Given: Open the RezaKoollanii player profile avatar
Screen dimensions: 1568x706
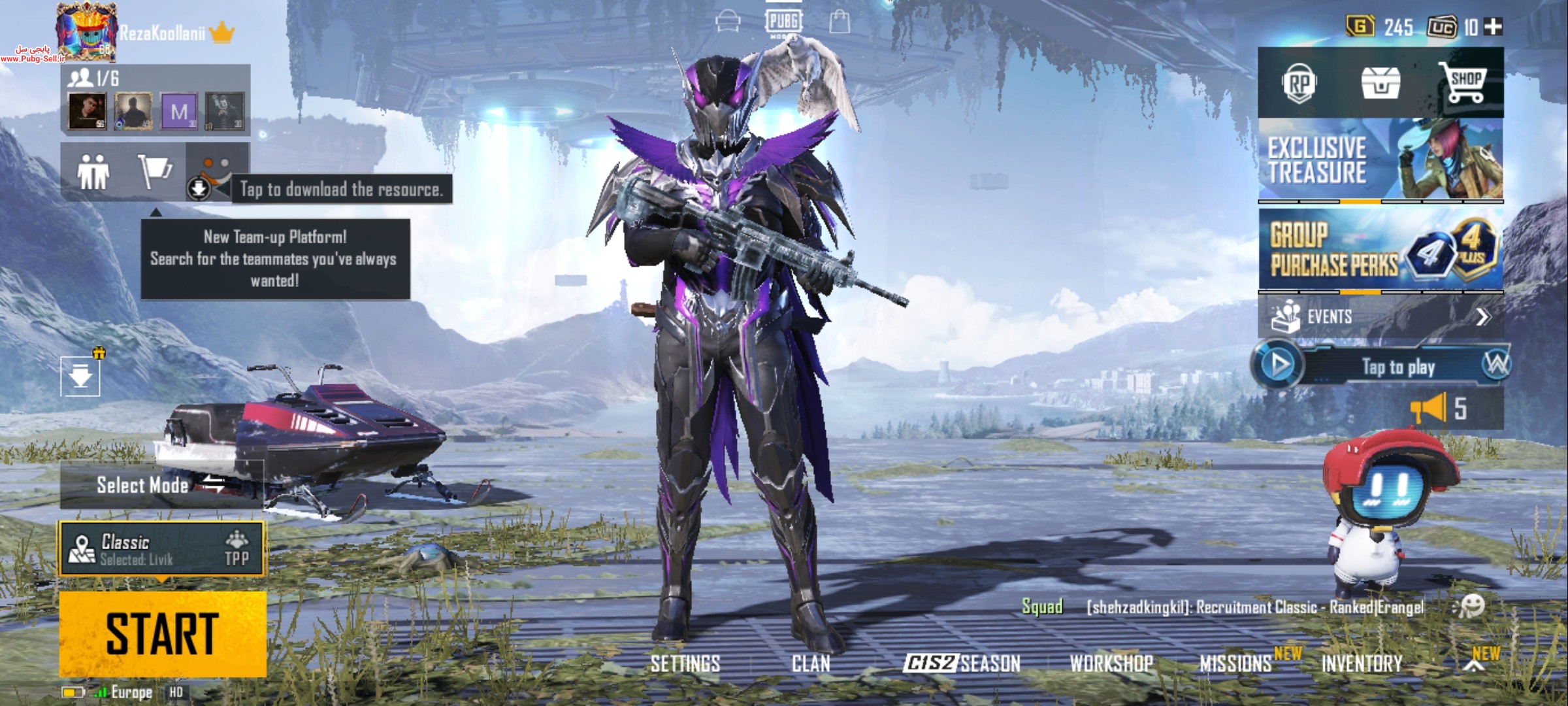Looking at the screenshot, I should (x=87, y=31).
